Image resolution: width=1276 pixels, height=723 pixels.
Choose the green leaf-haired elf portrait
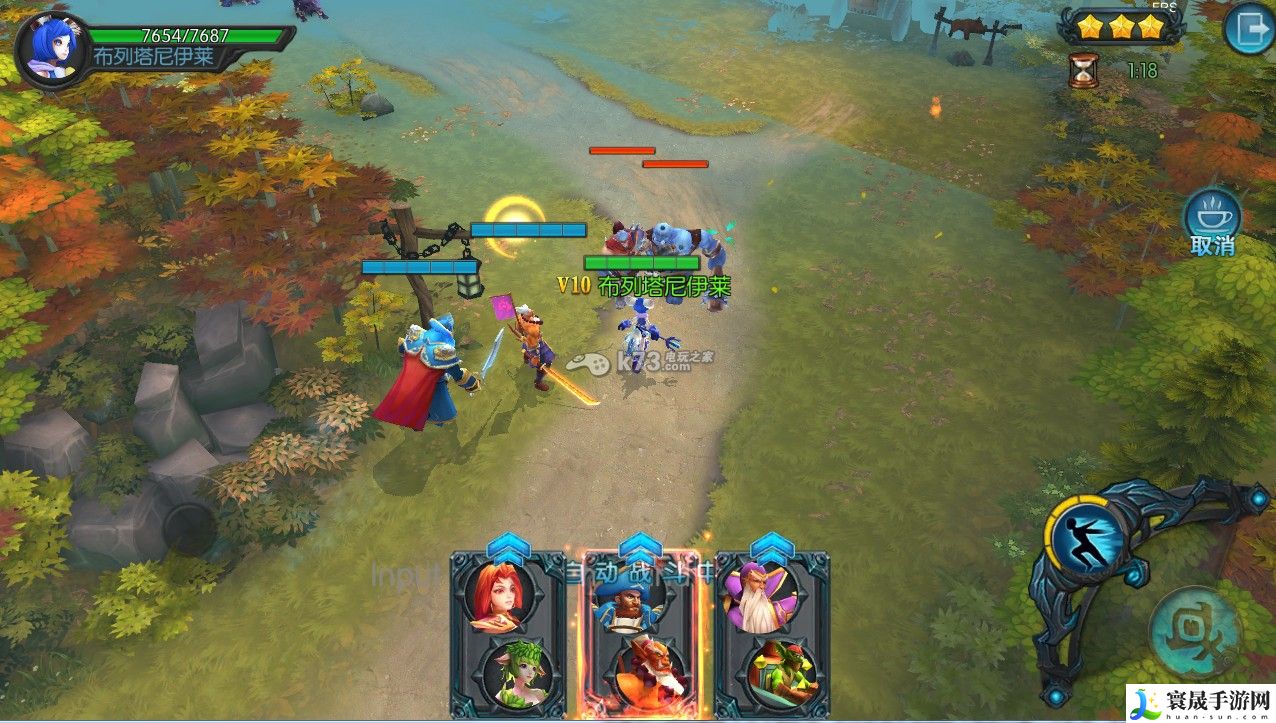tap(508, 672)
